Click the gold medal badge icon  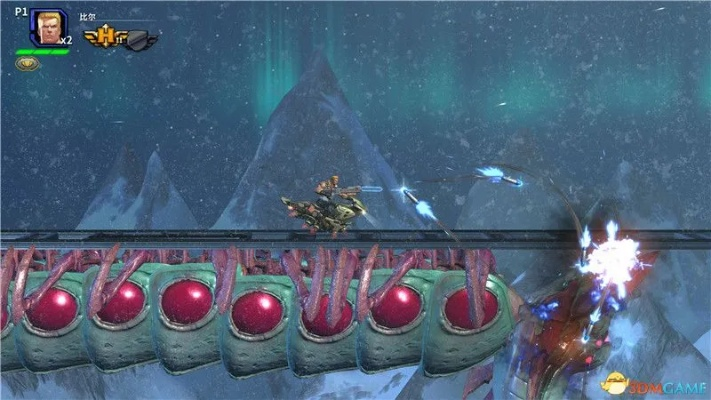25,62
